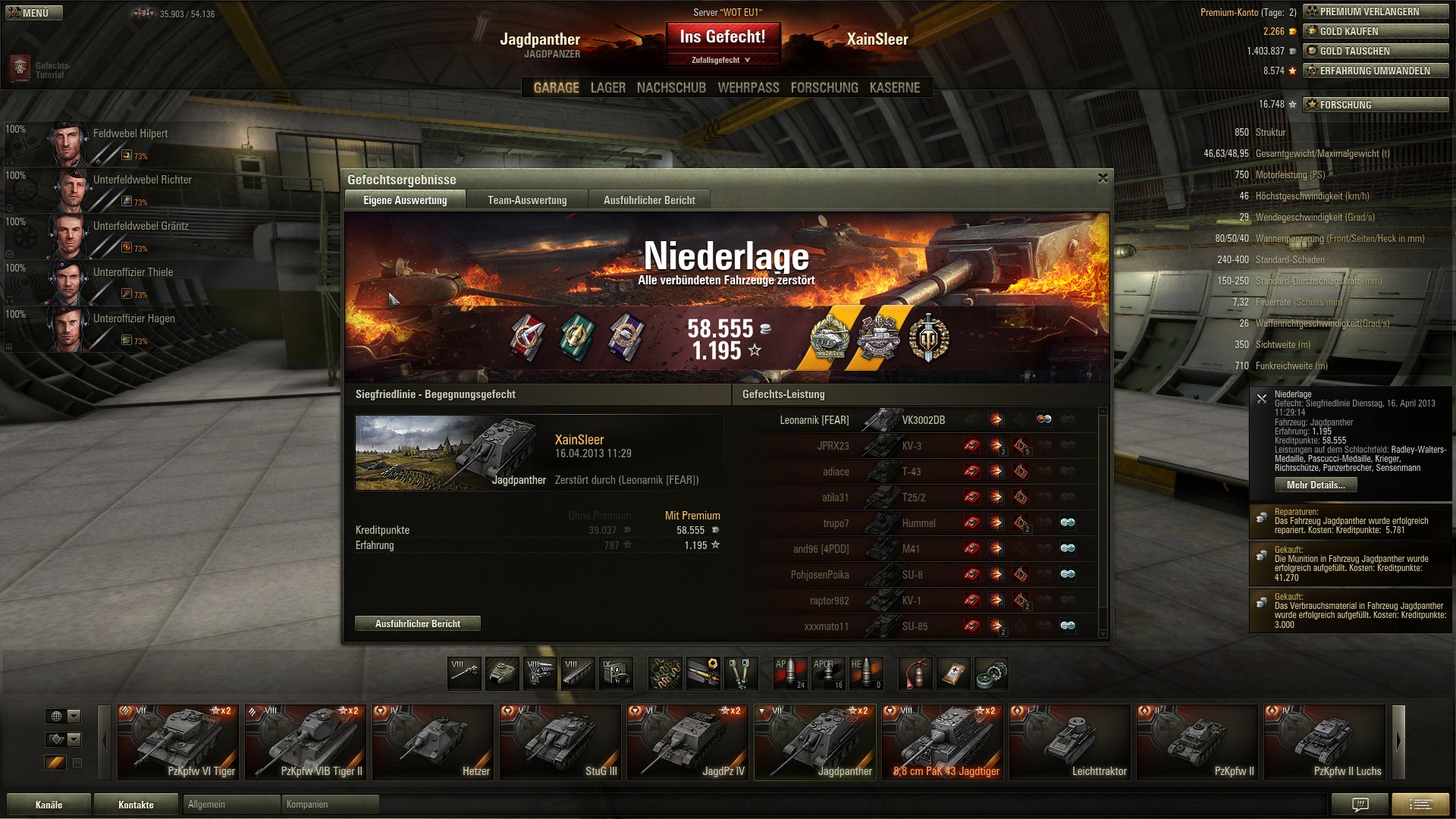Click the Ausführlicher Bericht button below stats
1456x819 pixels.
(418, 623)
